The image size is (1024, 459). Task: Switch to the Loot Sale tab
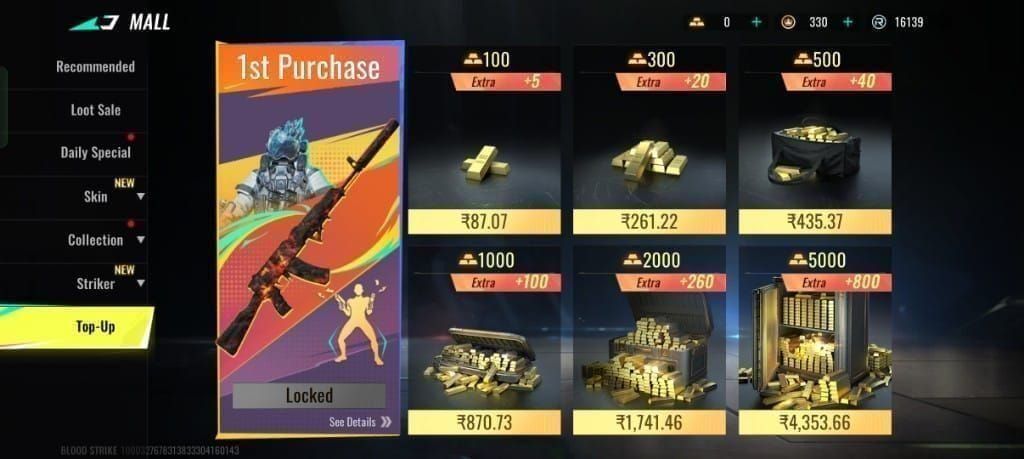coord(95,110)
